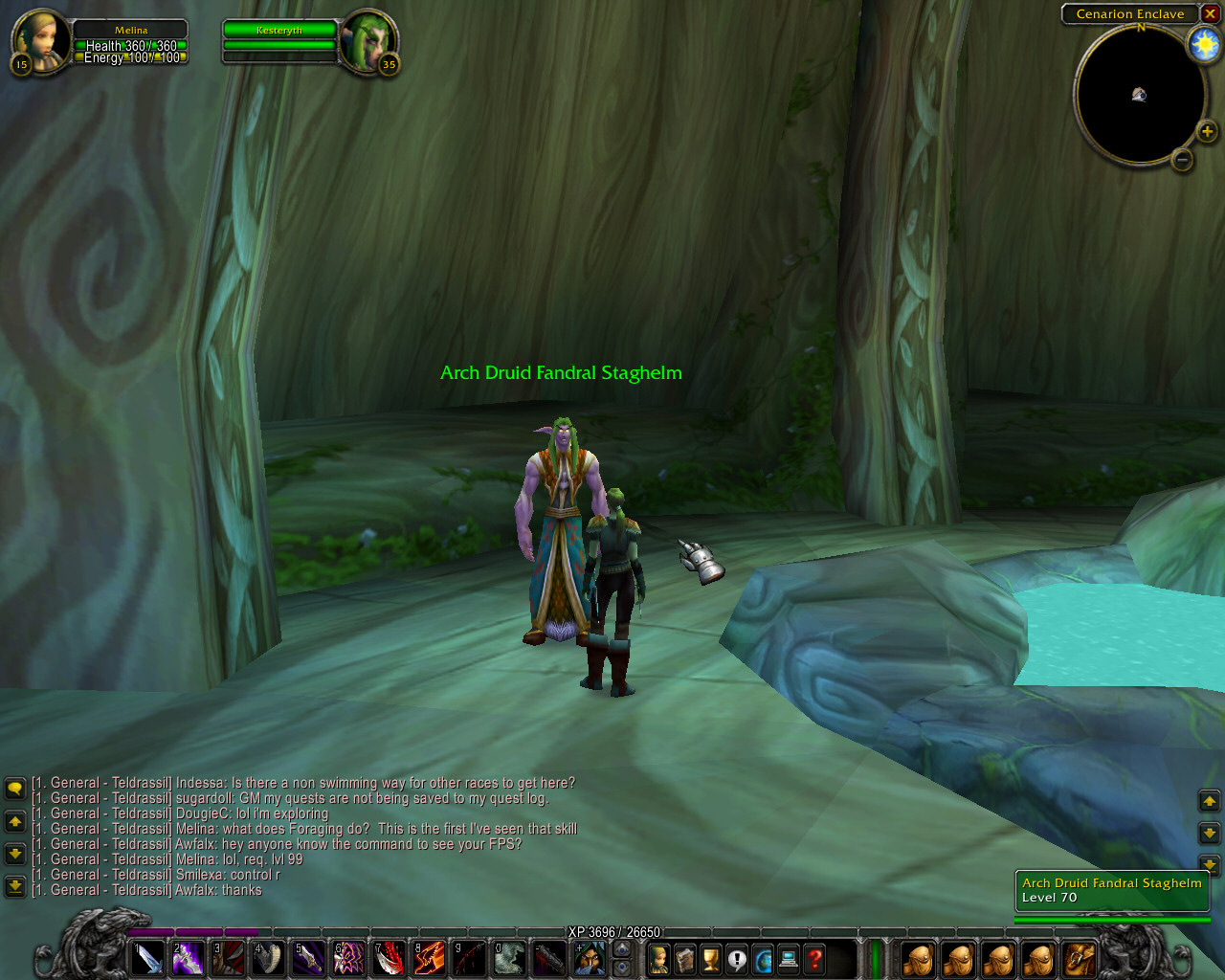The height and width of the screenshot is (980, 1225).
Task: Click the first small bag slot icon
Action: [919, 957]
